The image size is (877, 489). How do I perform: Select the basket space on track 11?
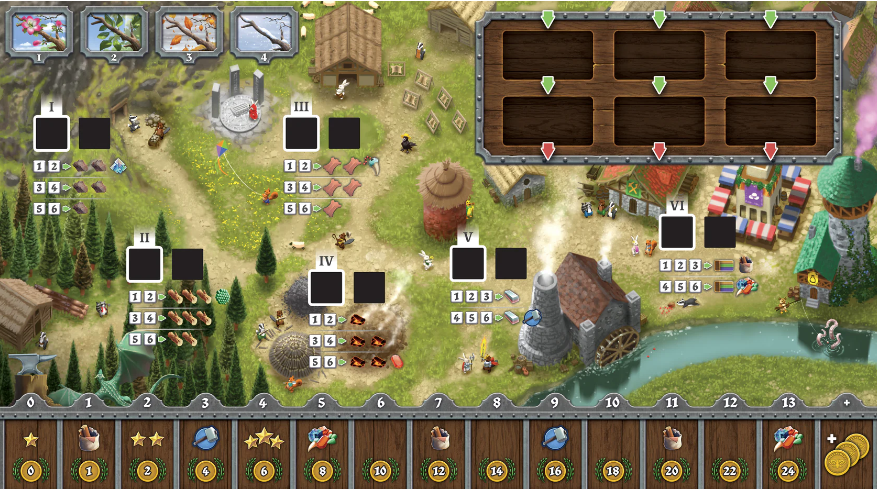672,448
